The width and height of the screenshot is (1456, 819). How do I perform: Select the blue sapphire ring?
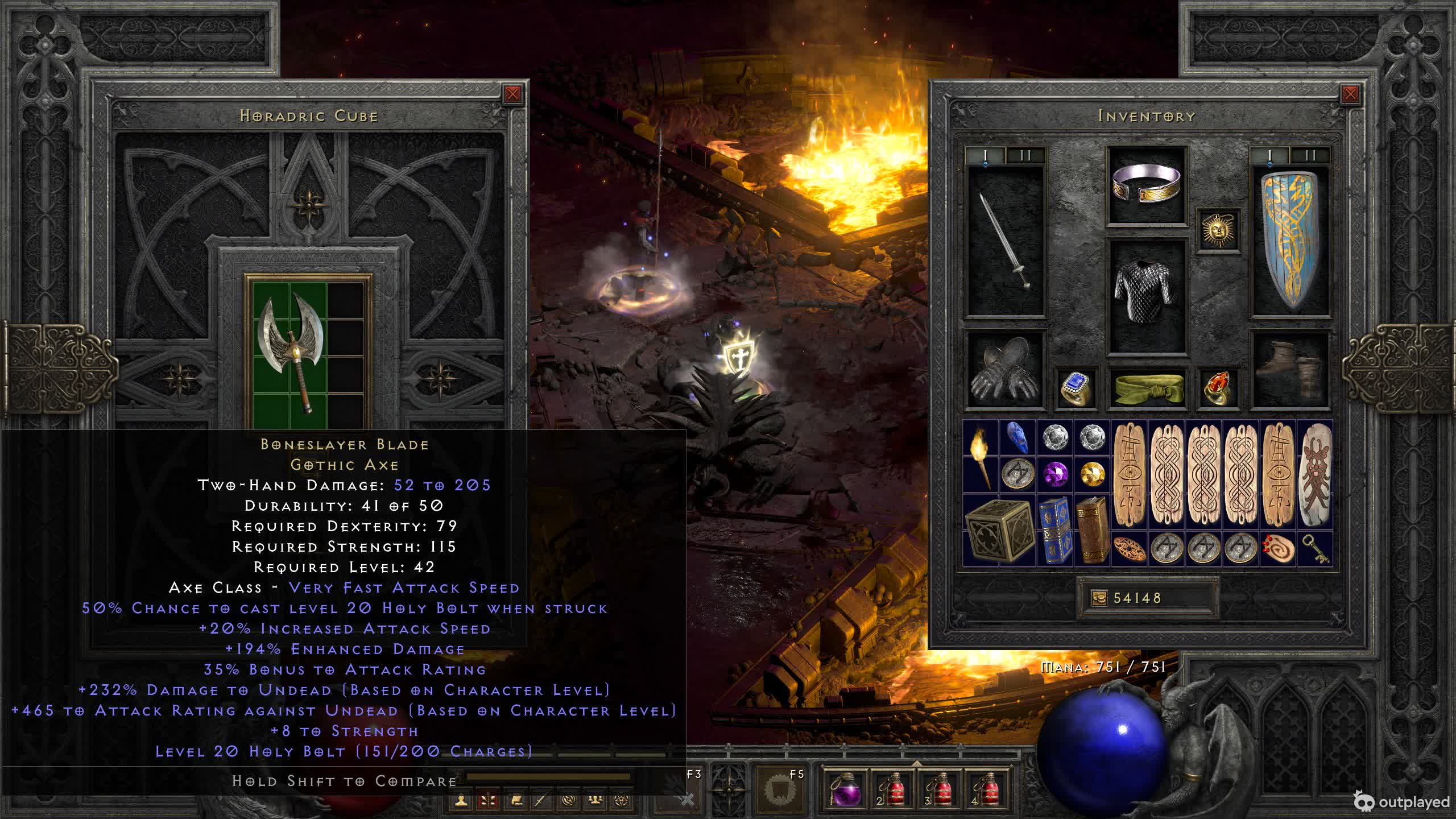(x=1075, y=388)
